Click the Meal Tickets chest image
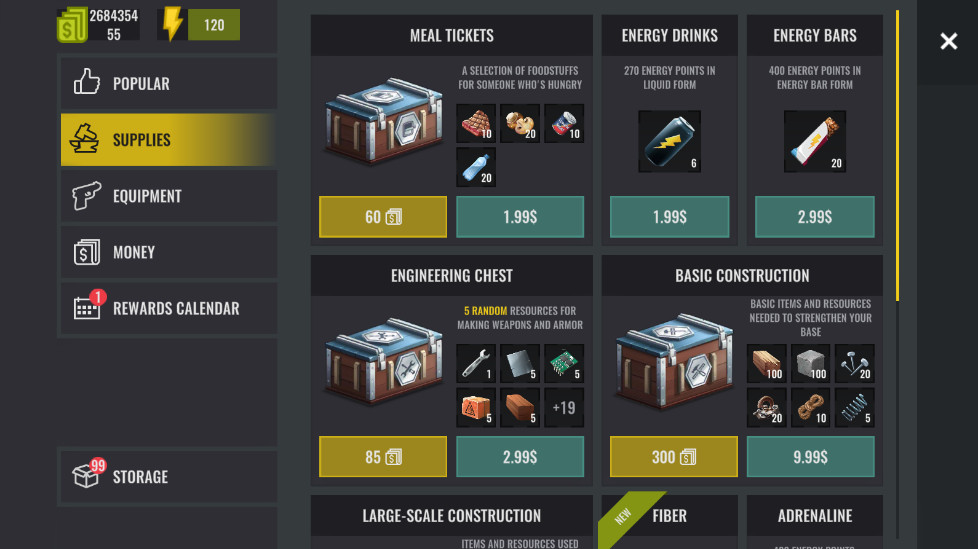Screen dimensions: 978x549 pyautogui.click(x=381, y=127)
